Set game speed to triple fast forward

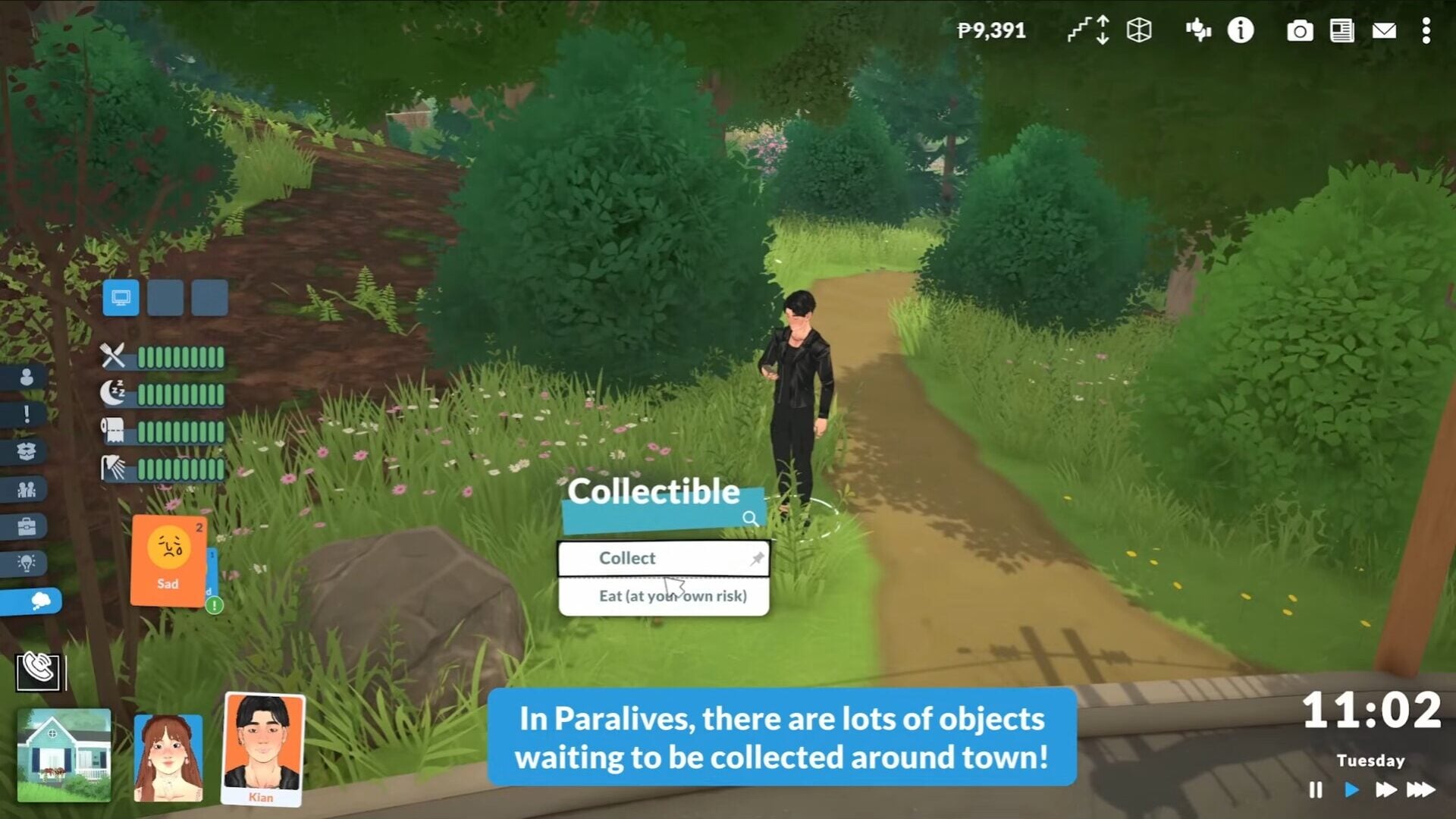1420,790
